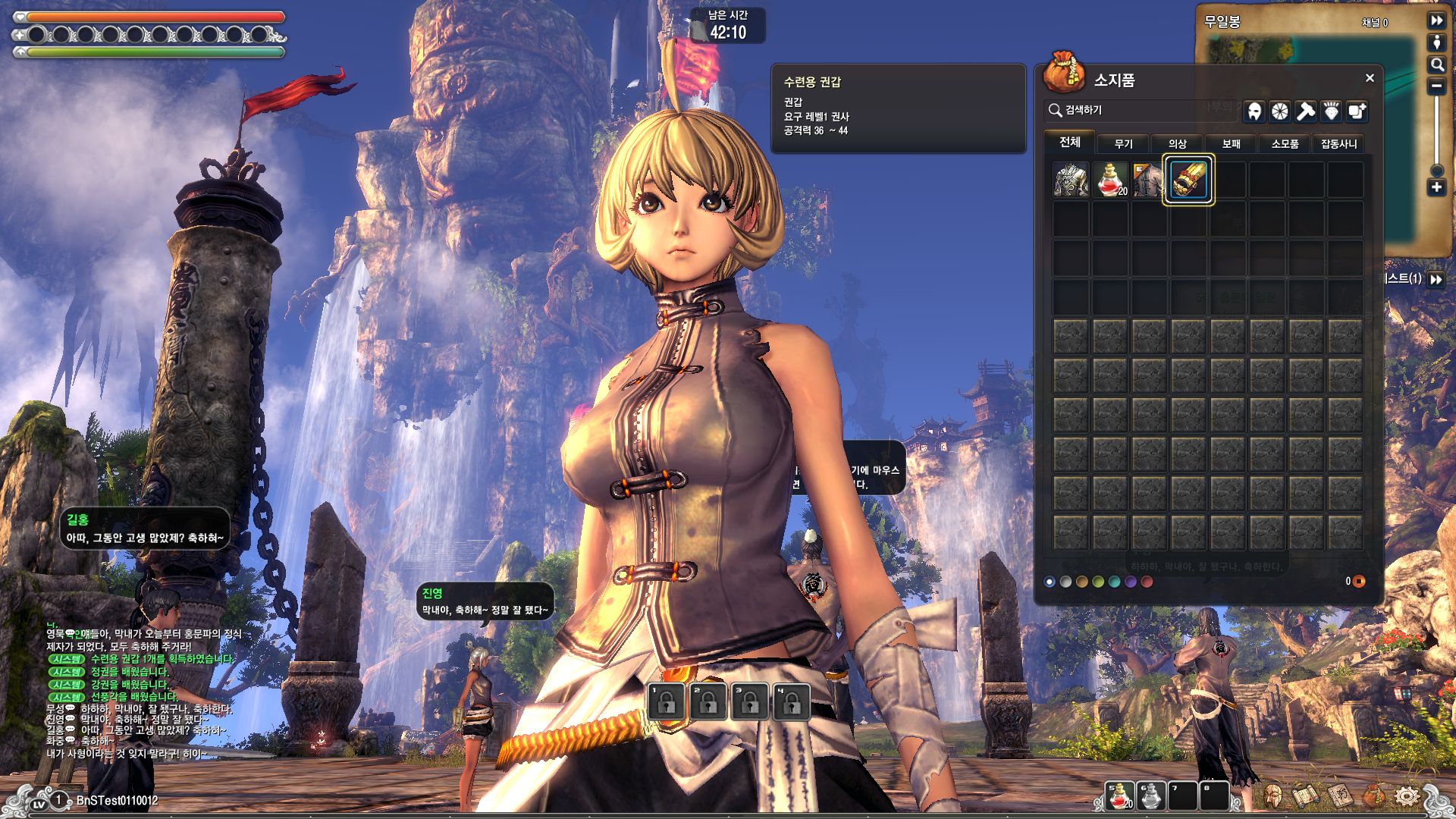Click the hammer icon button in inventory

[x=1305, y=111]
